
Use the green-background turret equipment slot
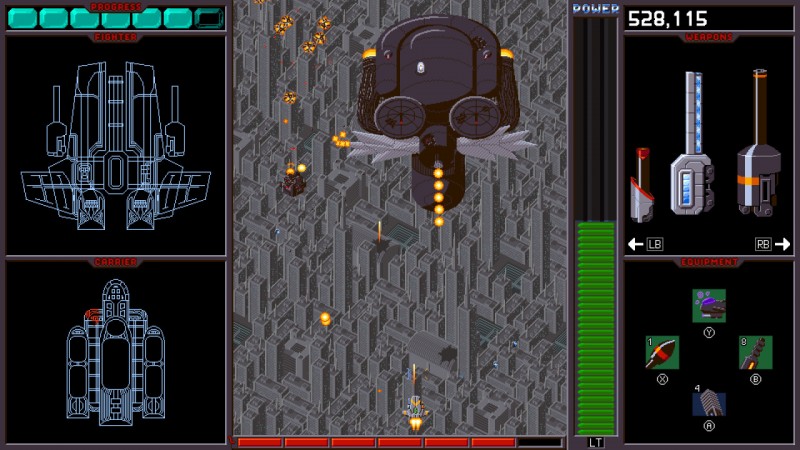pyautogui.click(x=755, y=352)
